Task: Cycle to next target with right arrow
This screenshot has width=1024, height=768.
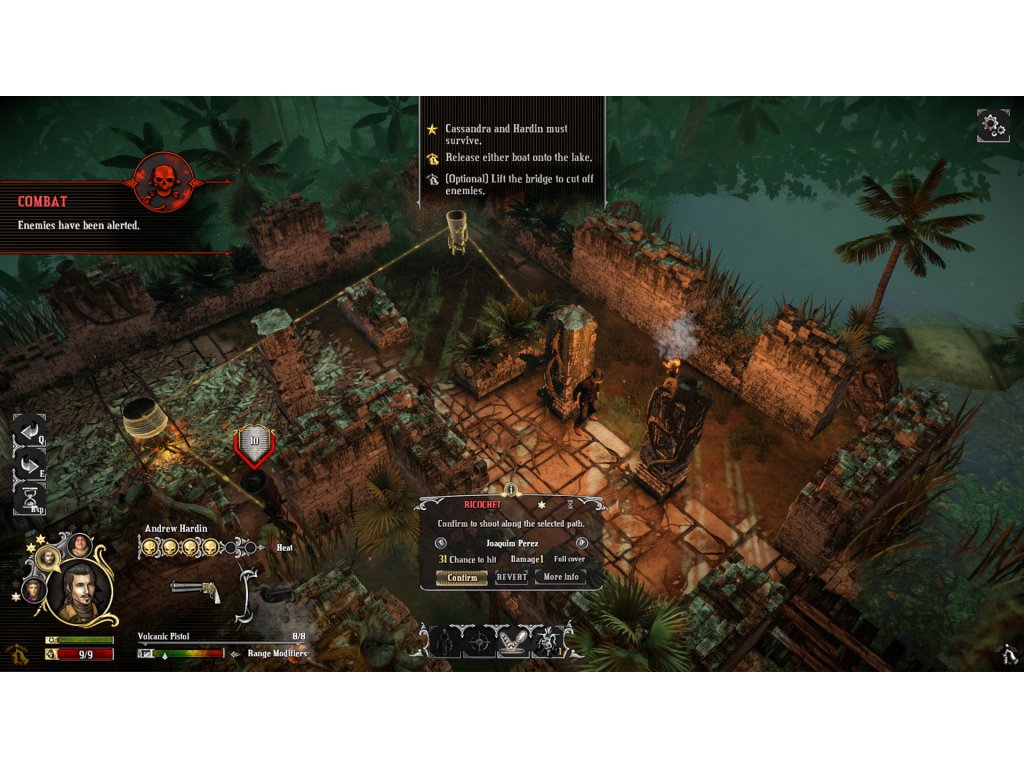Action: tap(582, 543)
